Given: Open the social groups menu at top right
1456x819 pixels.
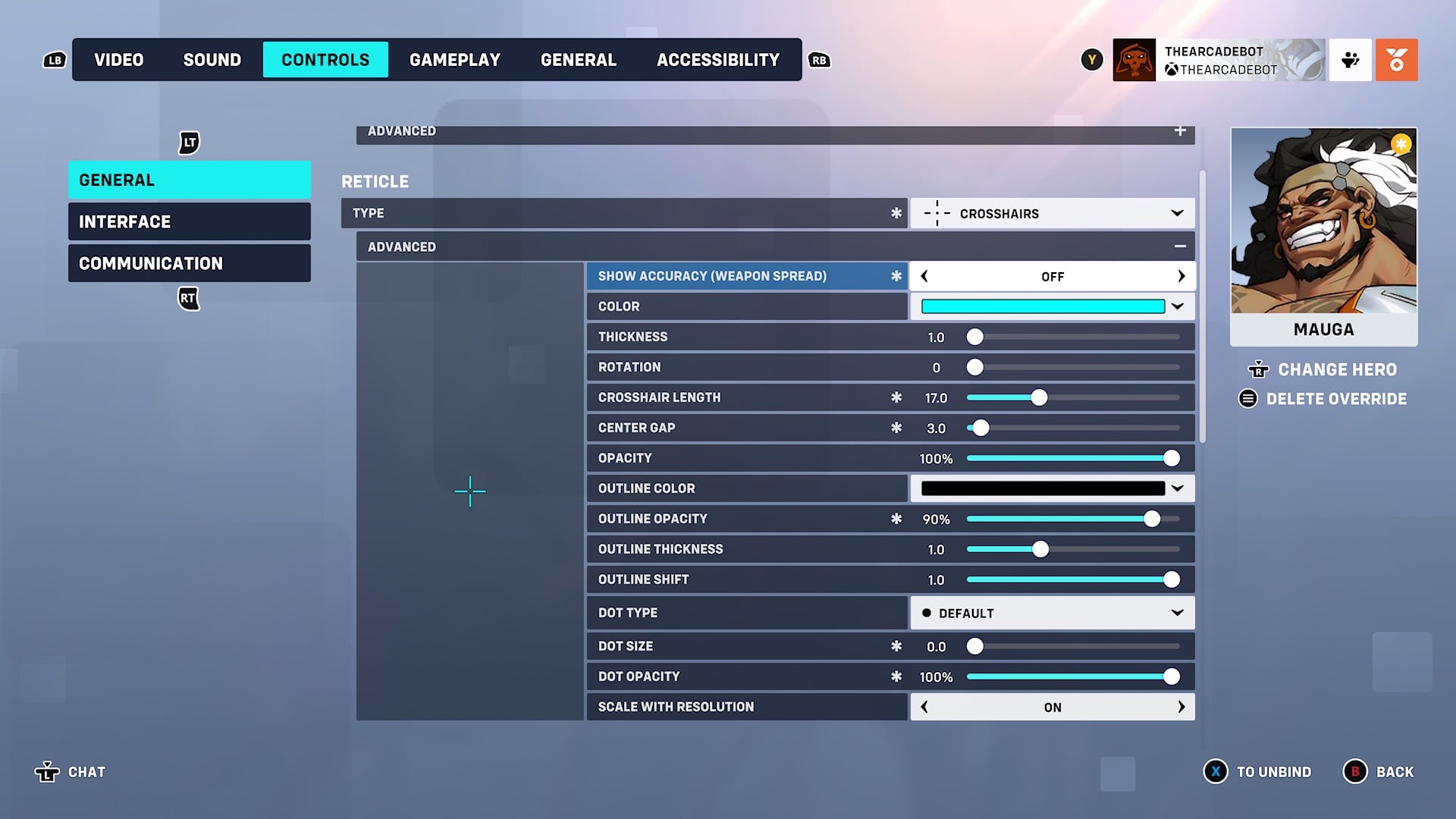Looking at the screenshot, I should tap(1350, 59).
